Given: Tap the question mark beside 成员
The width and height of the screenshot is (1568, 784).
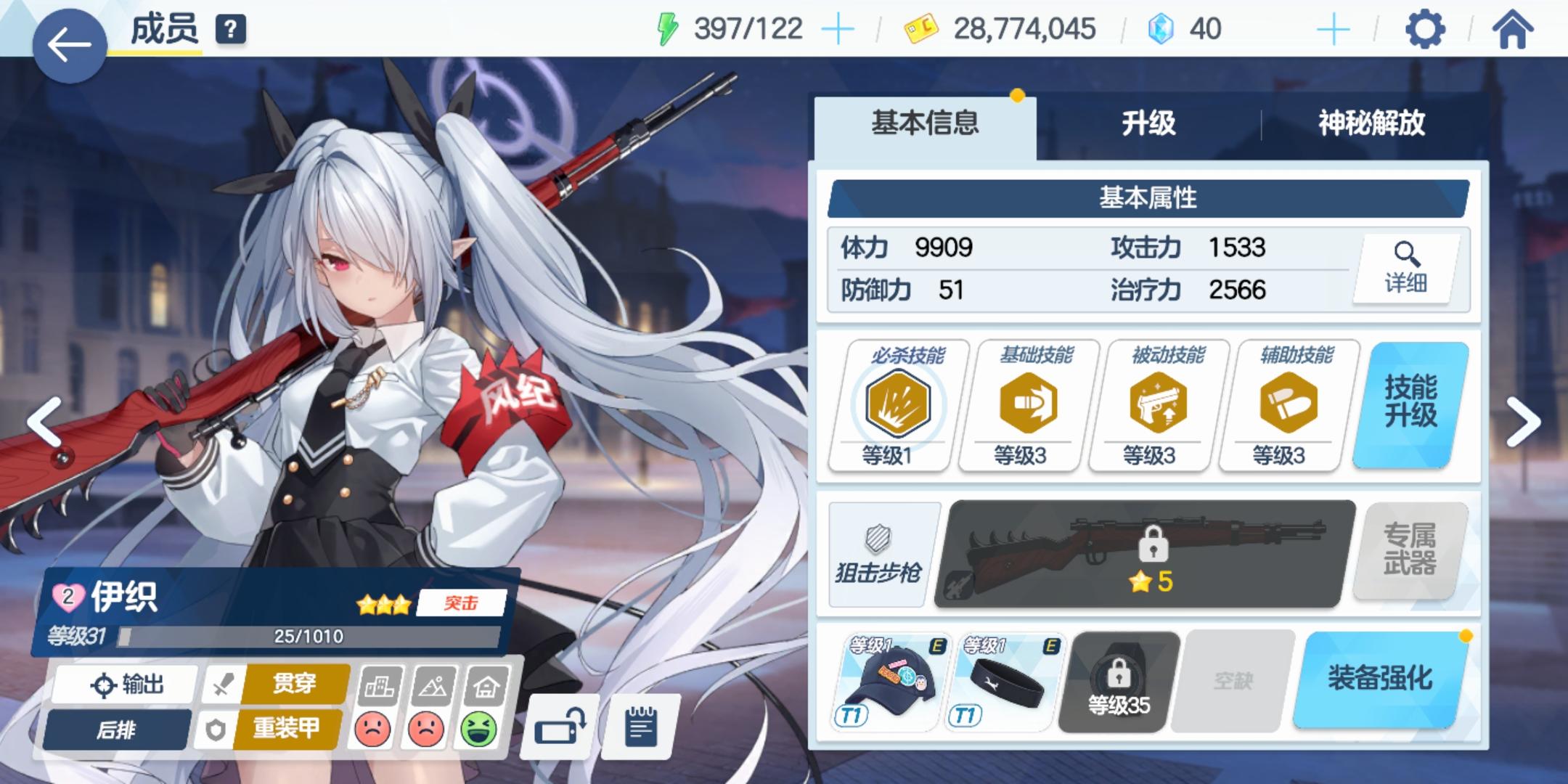Looking at the screenshot, I should pyautogui.click(x=229, y=30).
